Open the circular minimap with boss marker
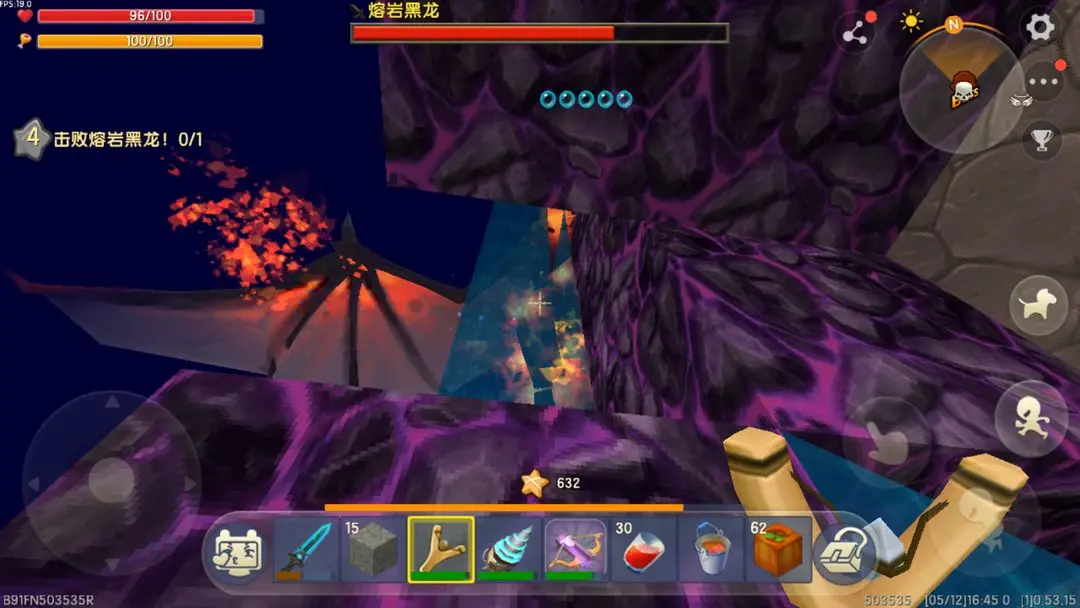1080x608 pixels. point(961,90)
